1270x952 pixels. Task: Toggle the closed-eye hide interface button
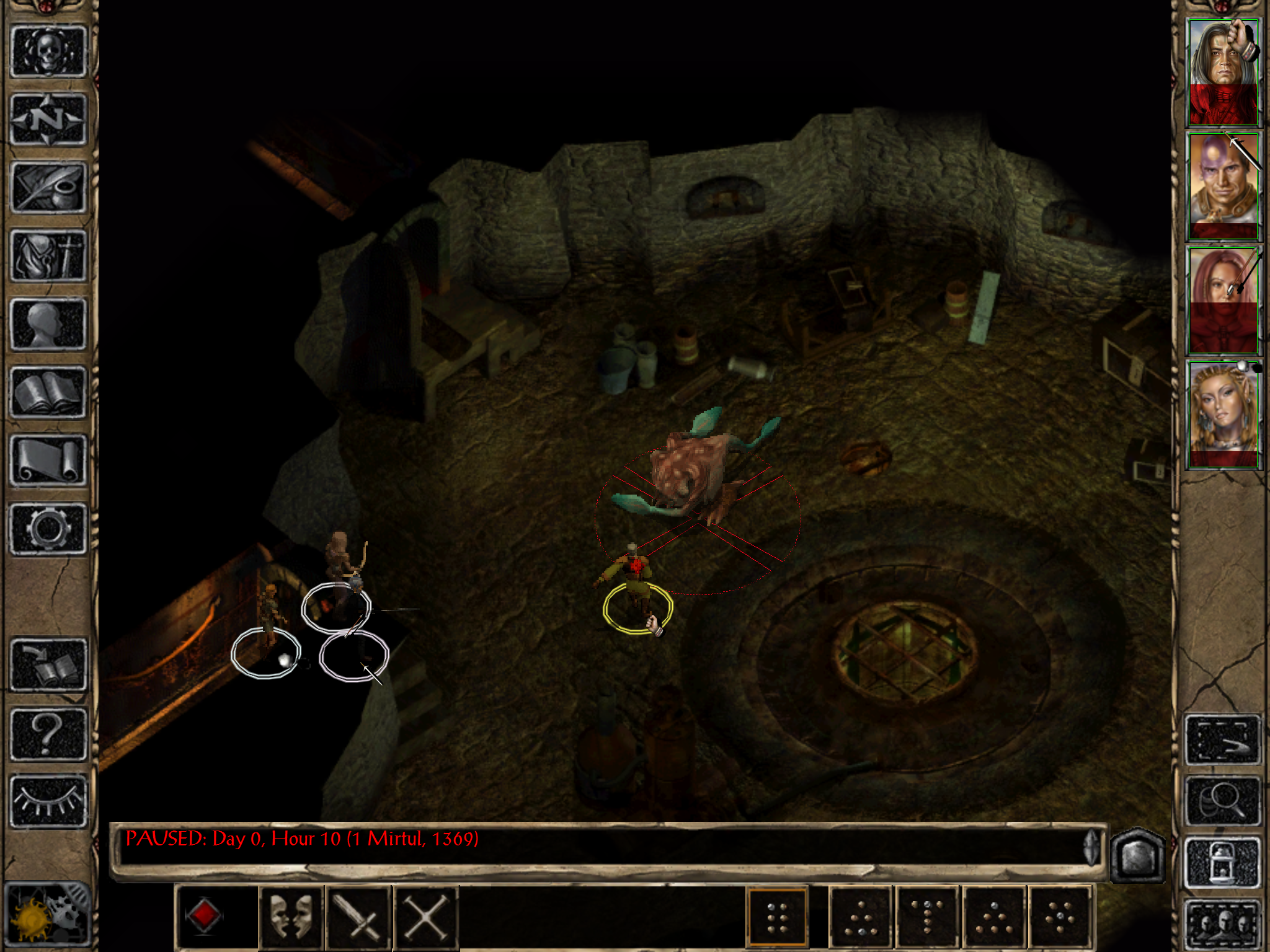click(x=48, y=801)
